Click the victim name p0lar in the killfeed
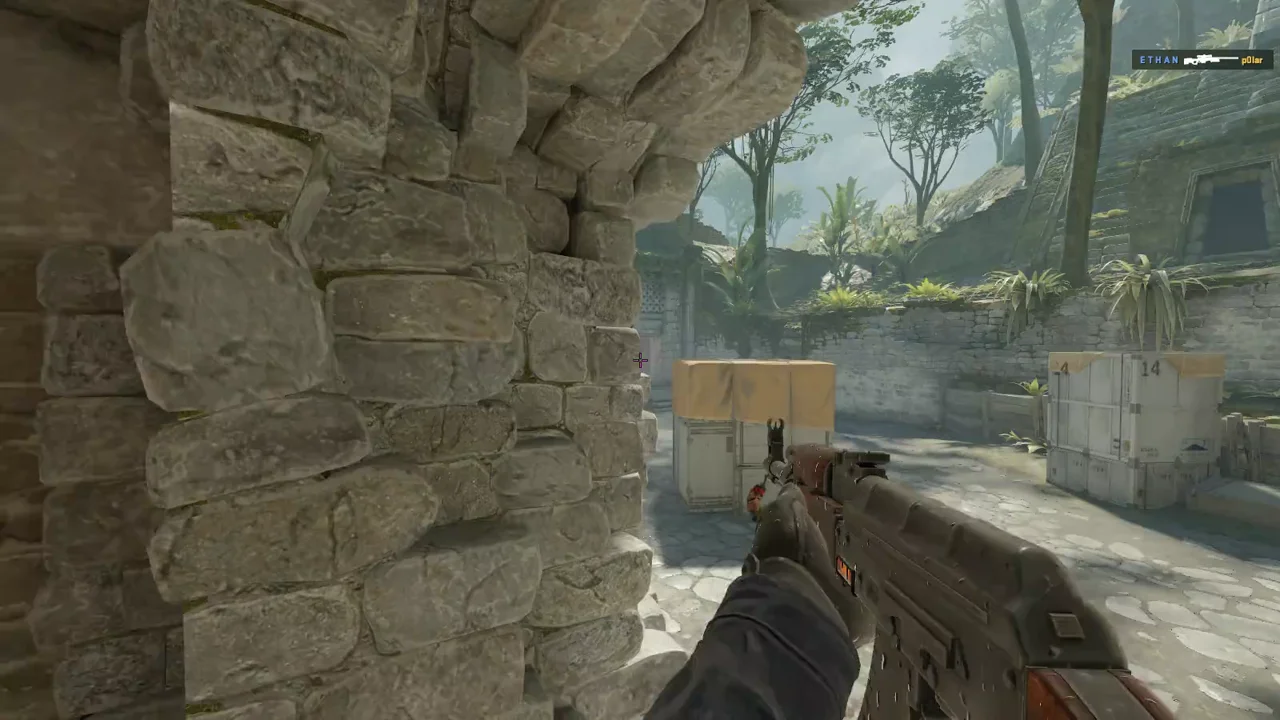Viewport: 1280px width, 720px height. coord(1253,61)
